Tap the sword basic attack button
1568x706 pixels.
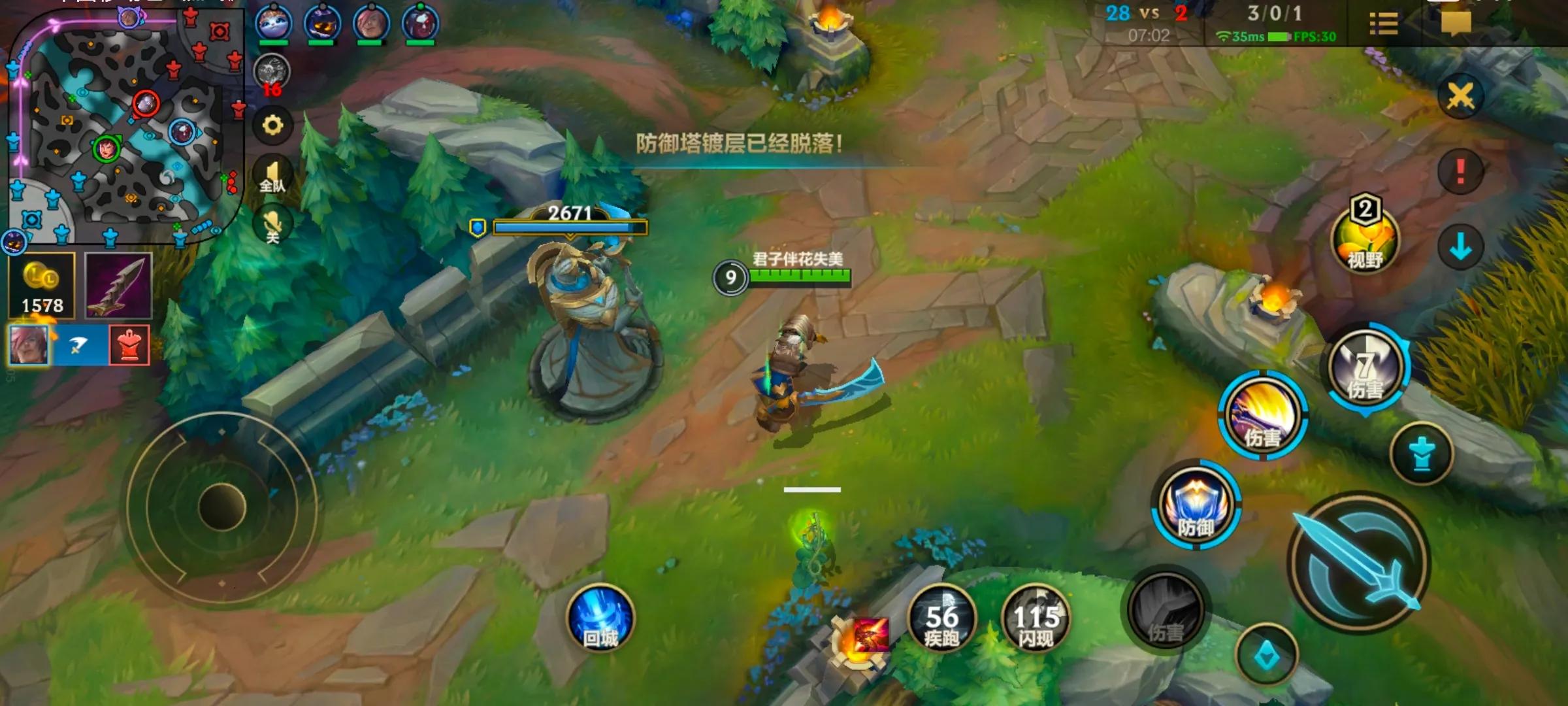1359,563
